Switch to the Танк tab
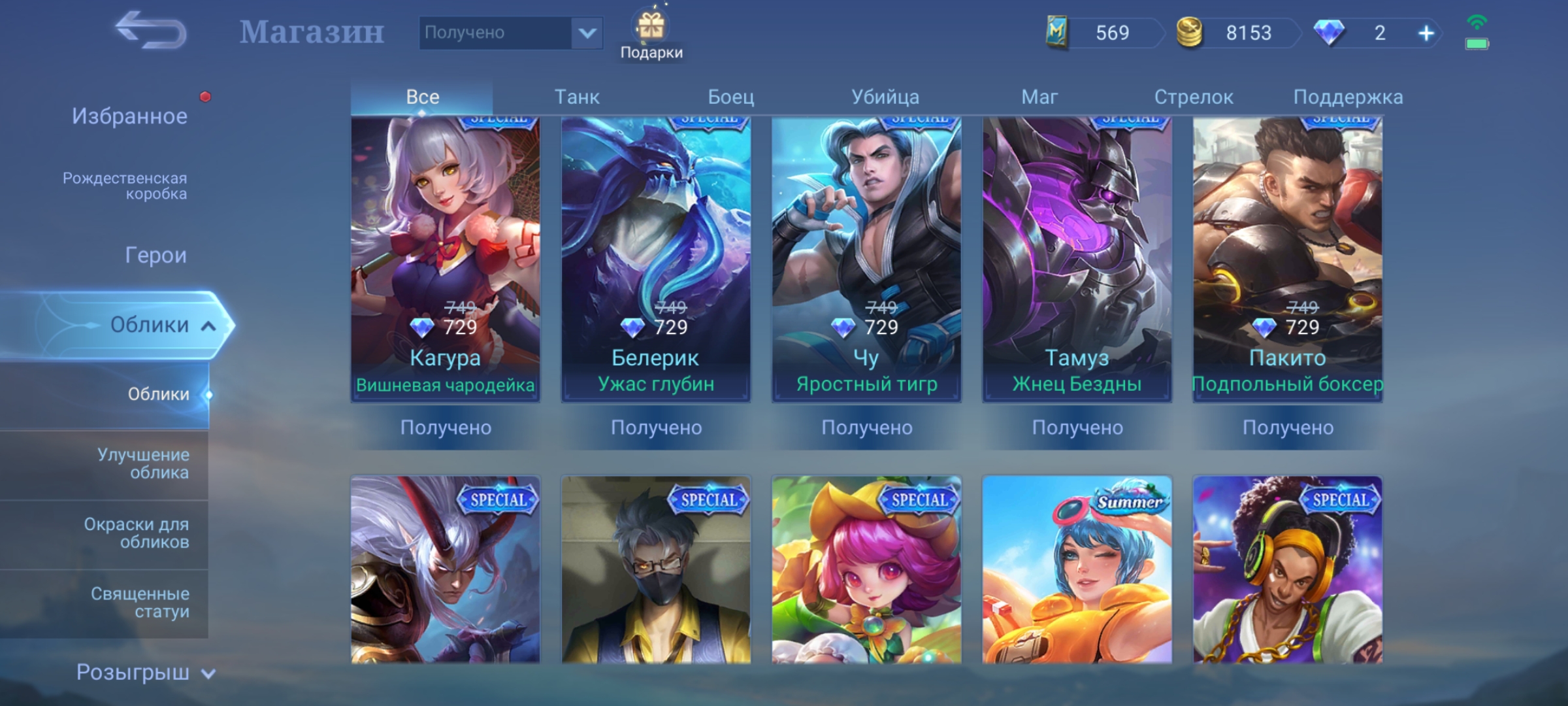 pyautogui.click(x=576, y=97)
